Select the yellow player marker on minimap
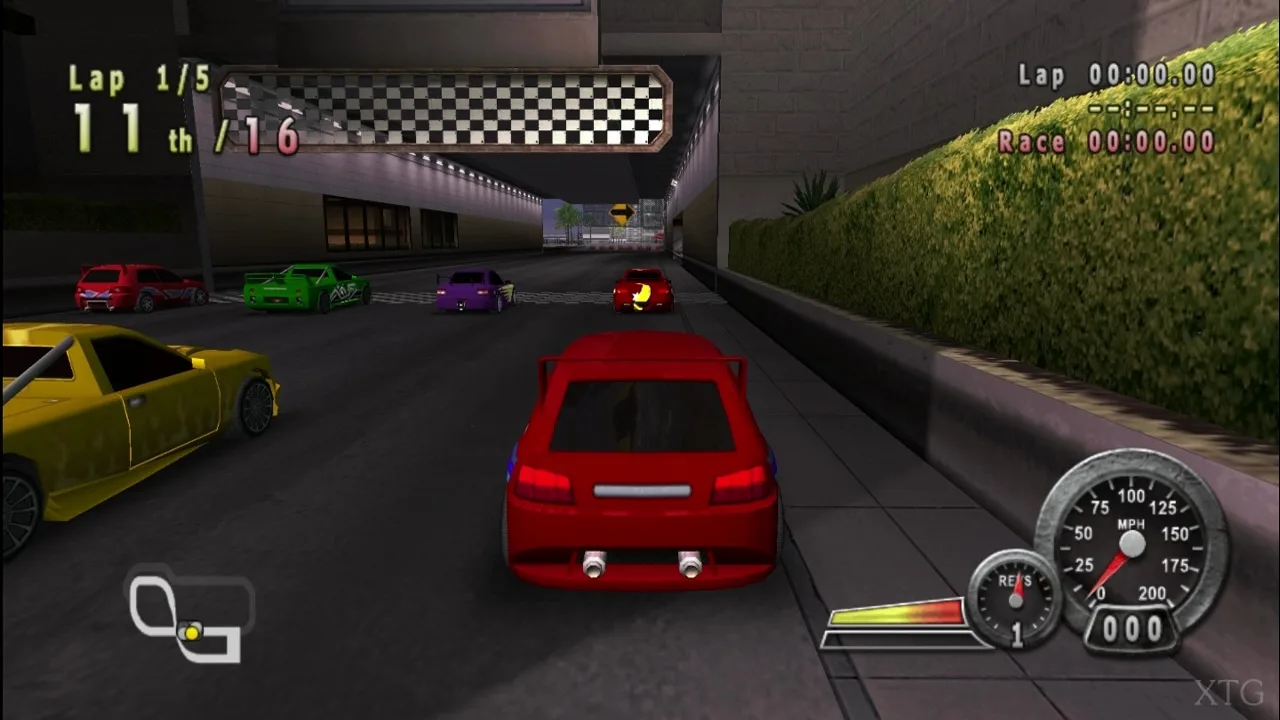Screen dimensions: 1280x720 (x=191, y=632)
